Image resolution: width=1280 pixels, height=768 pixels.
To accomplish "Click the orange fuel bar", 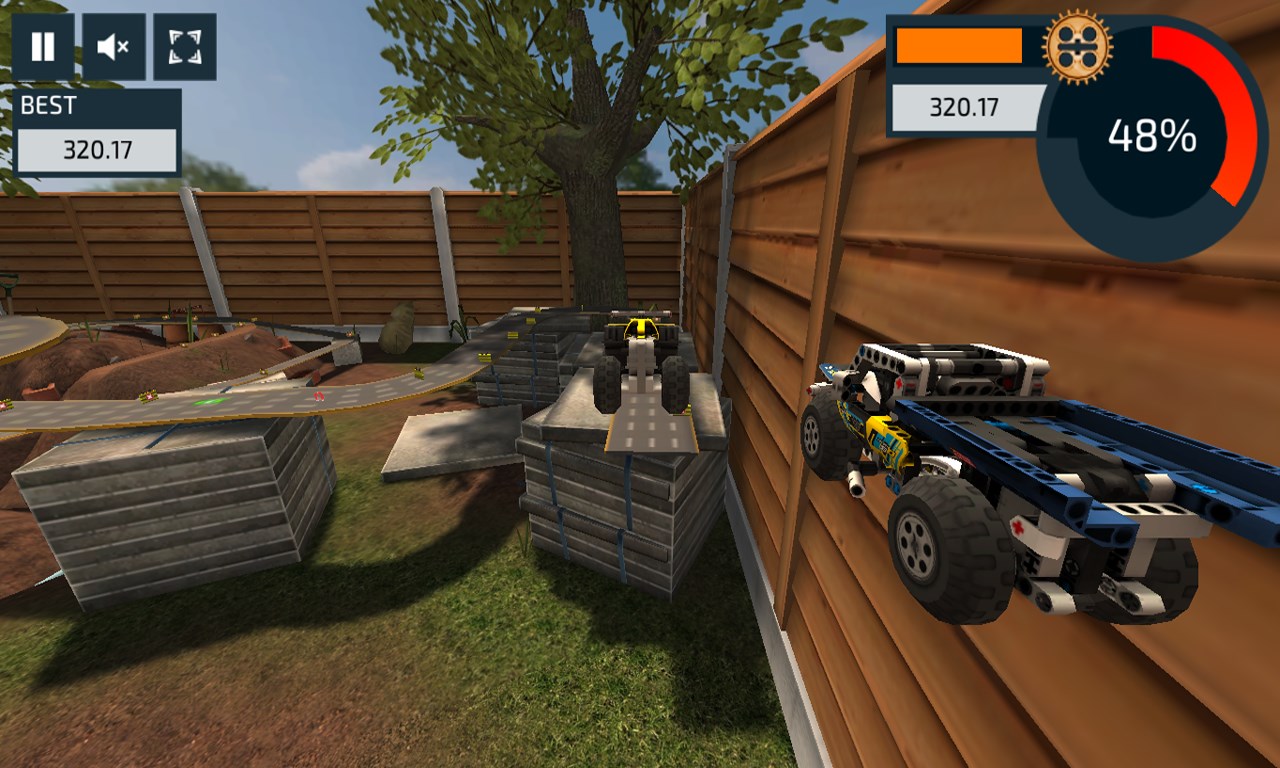I will click(958, 43).
